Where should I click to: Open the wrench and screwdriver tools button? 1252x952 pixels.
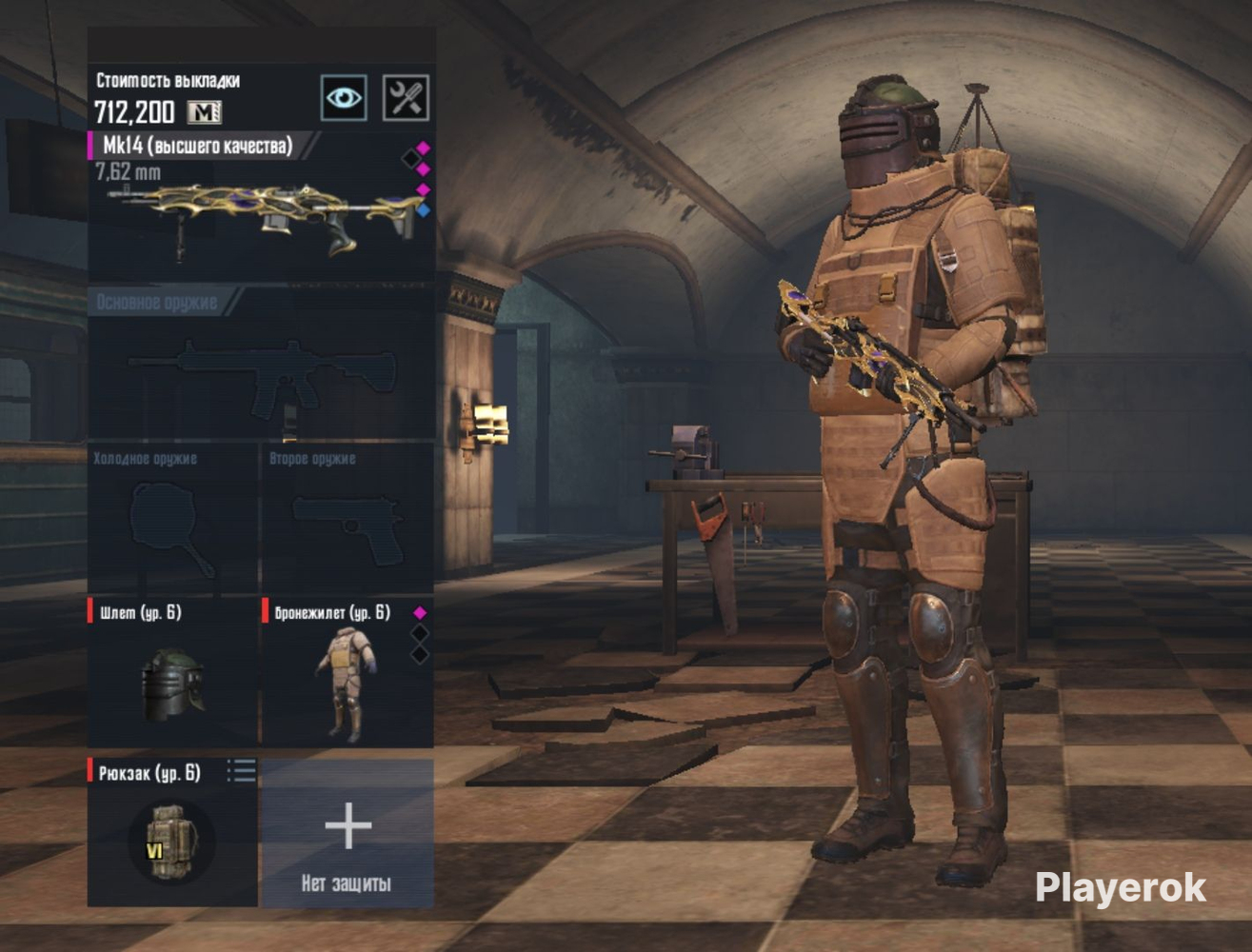click(406, 97)
